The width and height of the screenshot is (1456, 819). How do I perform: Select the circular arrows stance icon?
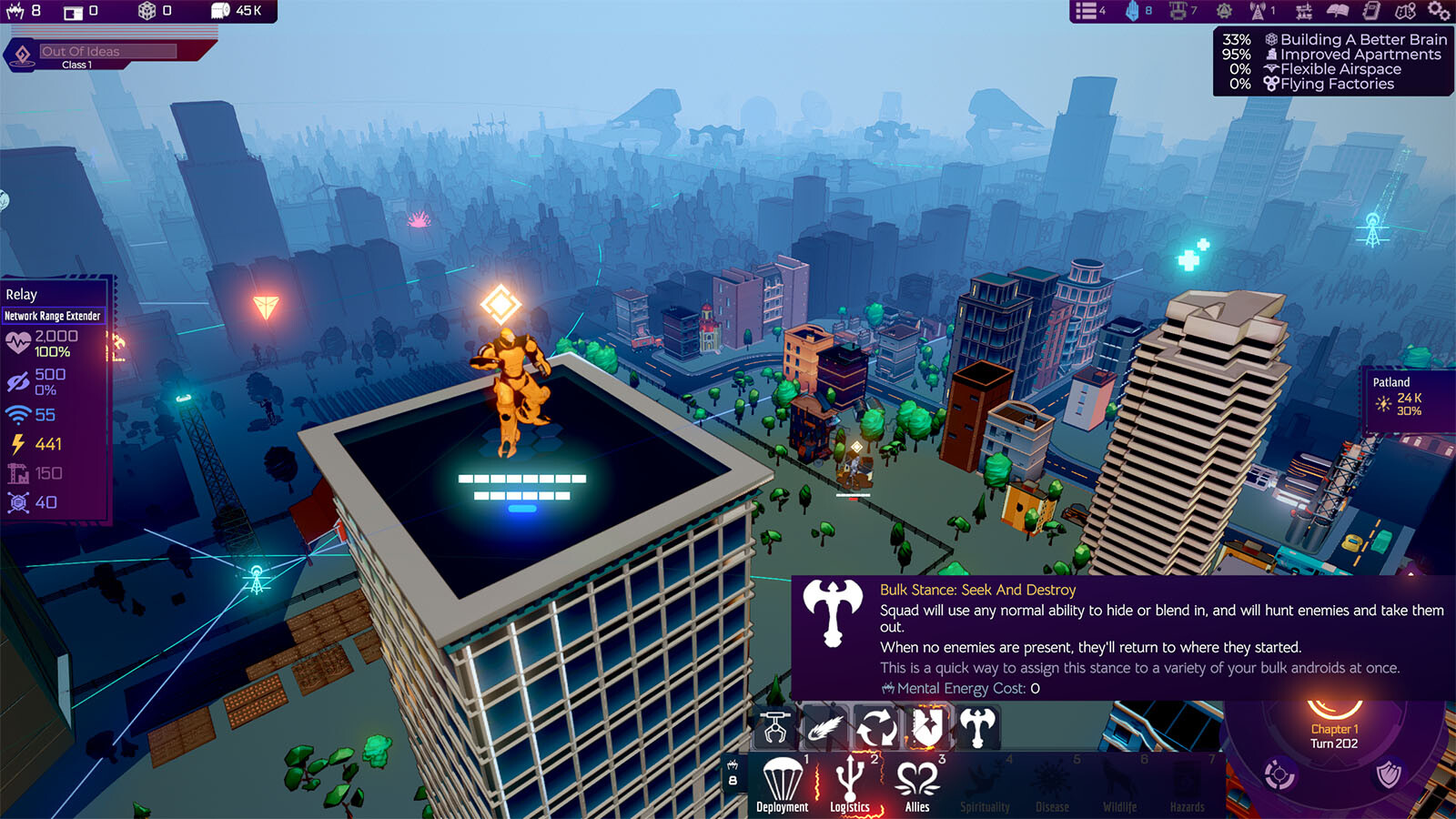(876, 727)
